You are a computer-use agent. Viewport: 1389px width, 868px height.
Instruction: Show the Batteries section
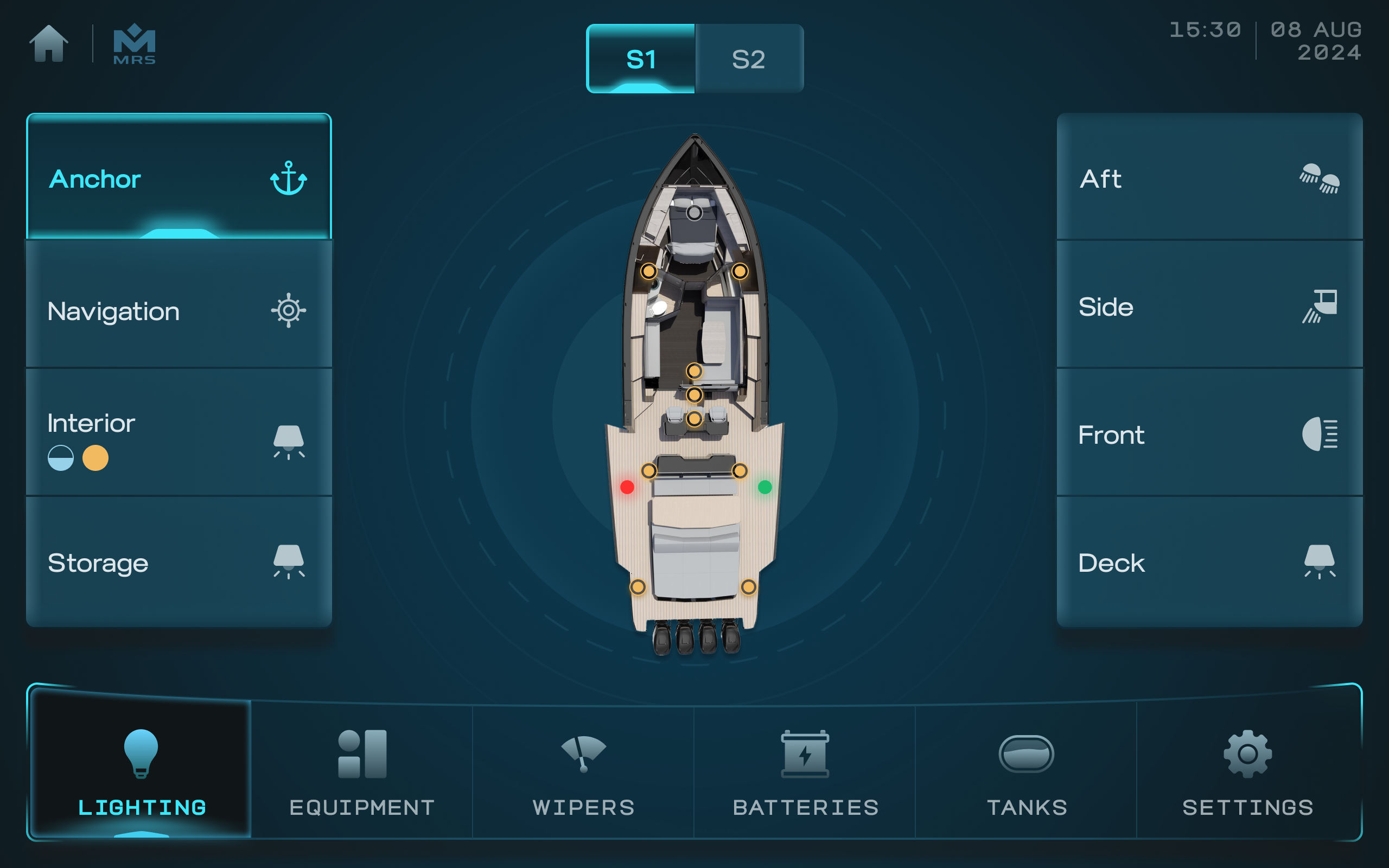805,770
